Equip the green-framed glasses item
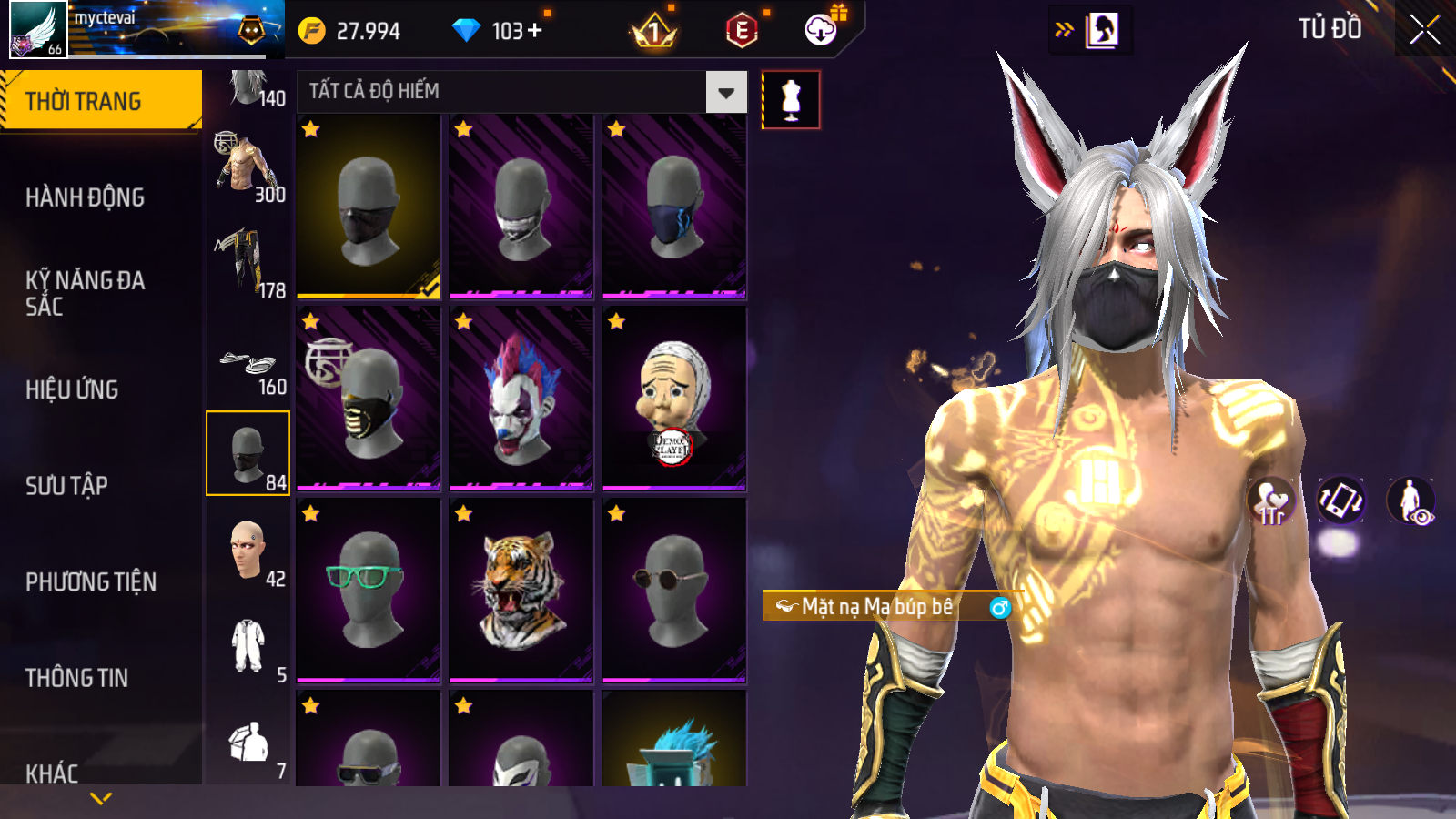Viewport: 1456px width, 819px height. coord(368,590)
